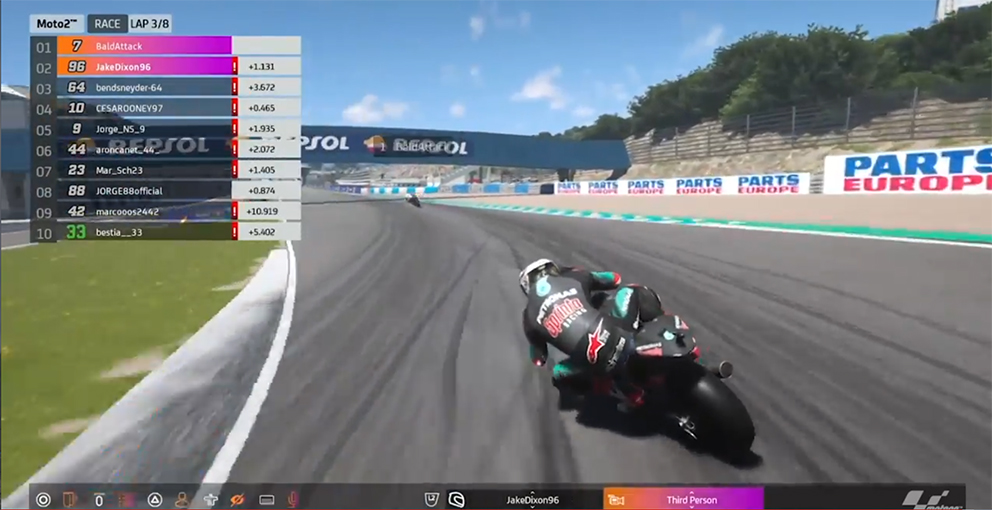This screenshot has height=510, width=992.
Task: Click the concentric circle icon in bottom toolbar
Action: coord(43,499)
